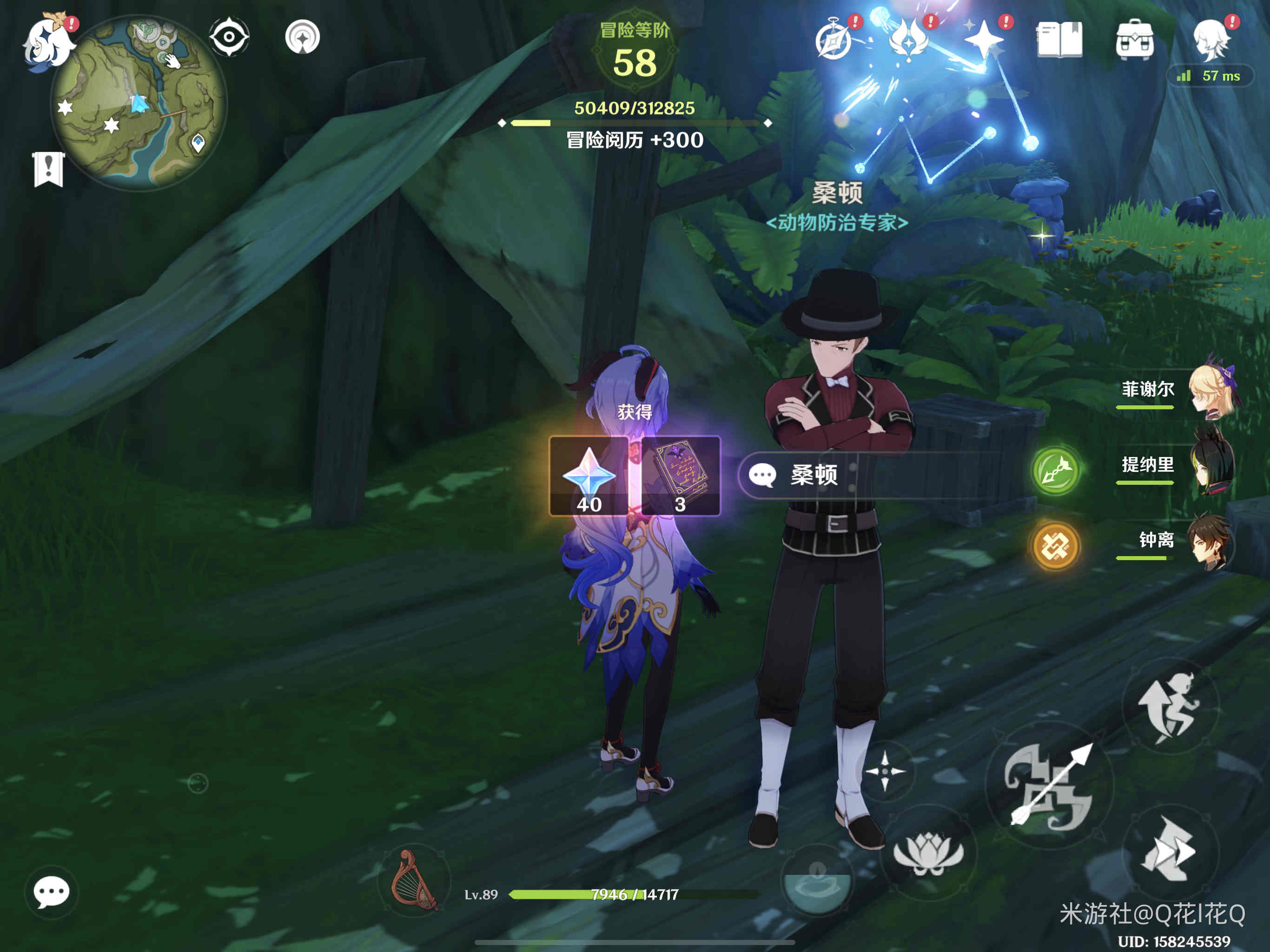The width and height of the screenshot is (1270, 952).
Task: Open the wish star icon
Action: tap(984, 40)
